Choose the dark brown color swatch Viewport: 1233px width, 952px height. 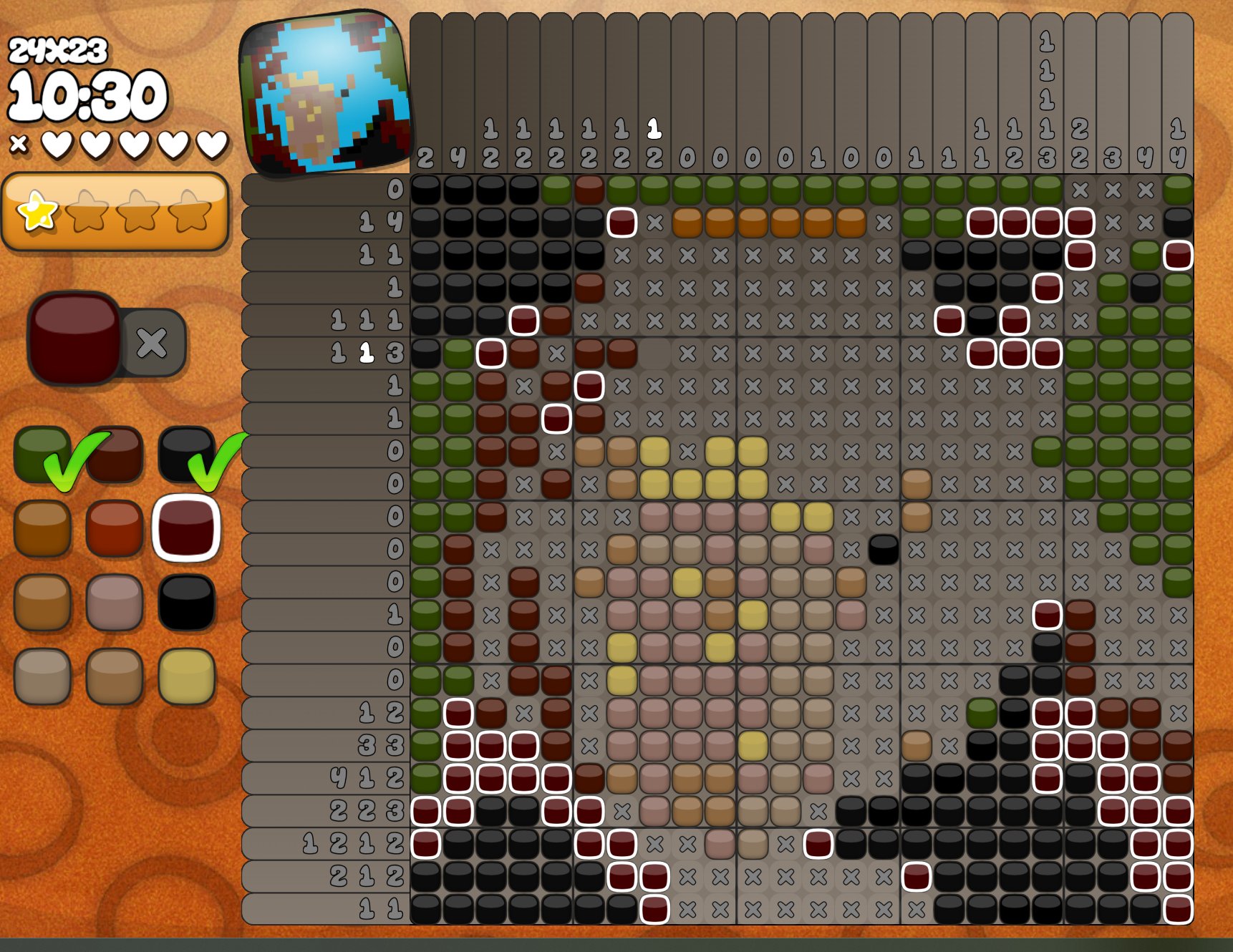115,453
